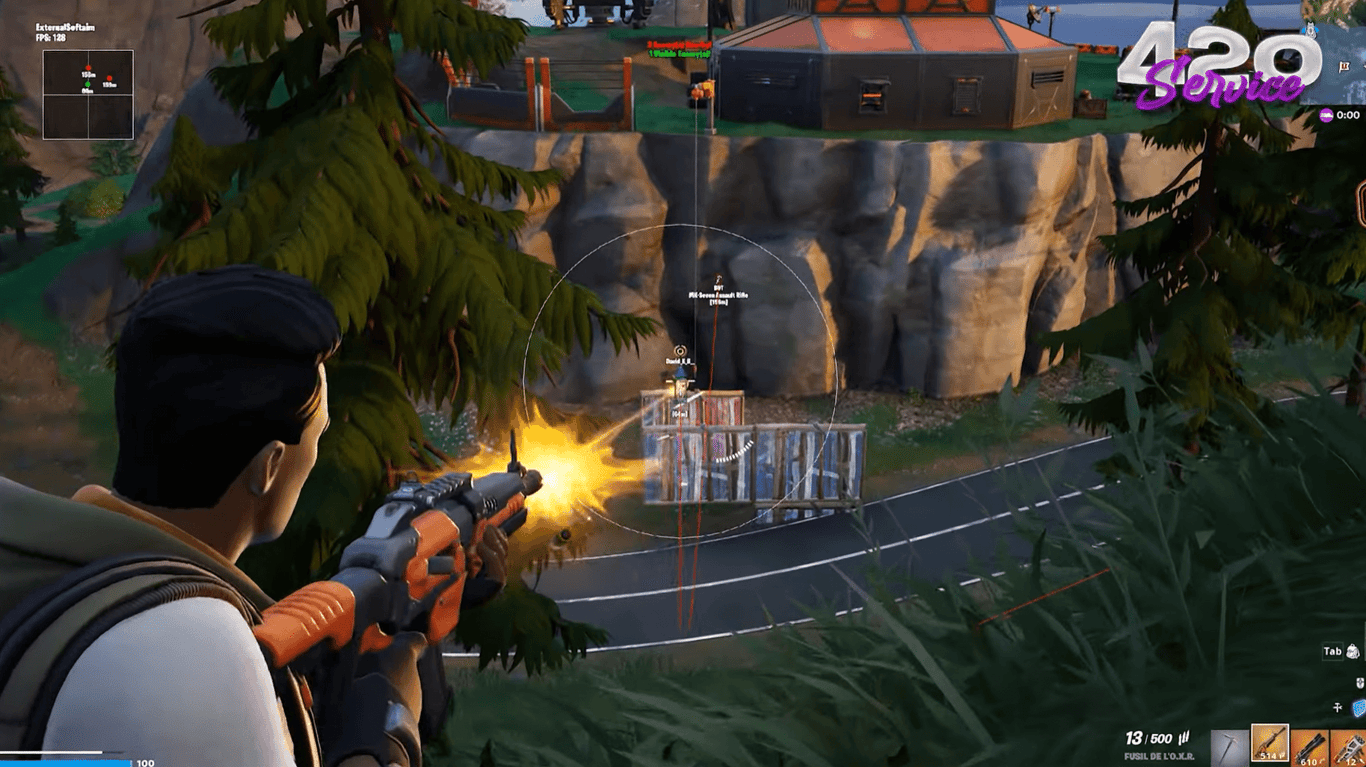Click the green player dot on the radar
Image resolution: width=1366 pixels, height=767 pixels.
(x=88, y=84)
